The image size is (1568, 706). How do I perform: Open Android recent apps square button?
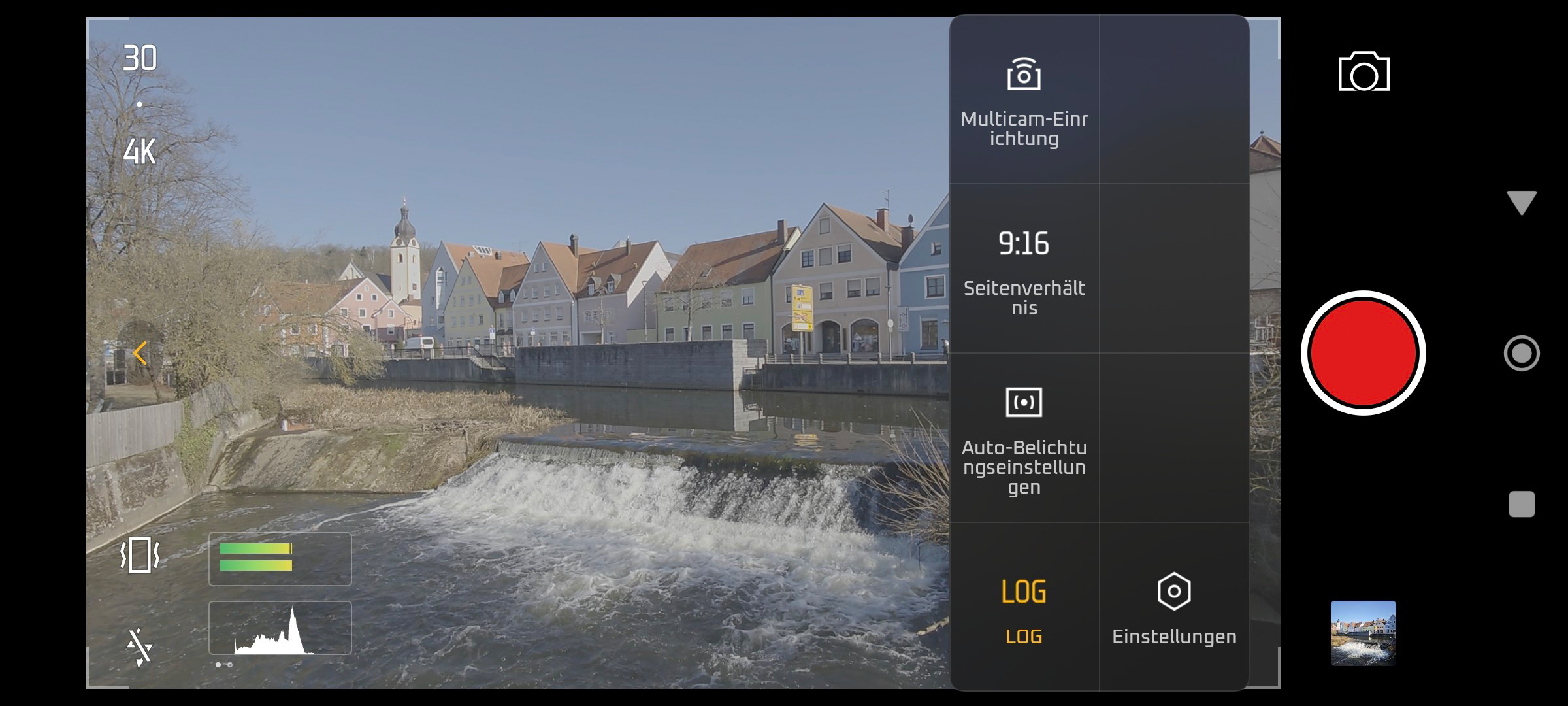pos(1521,504)
